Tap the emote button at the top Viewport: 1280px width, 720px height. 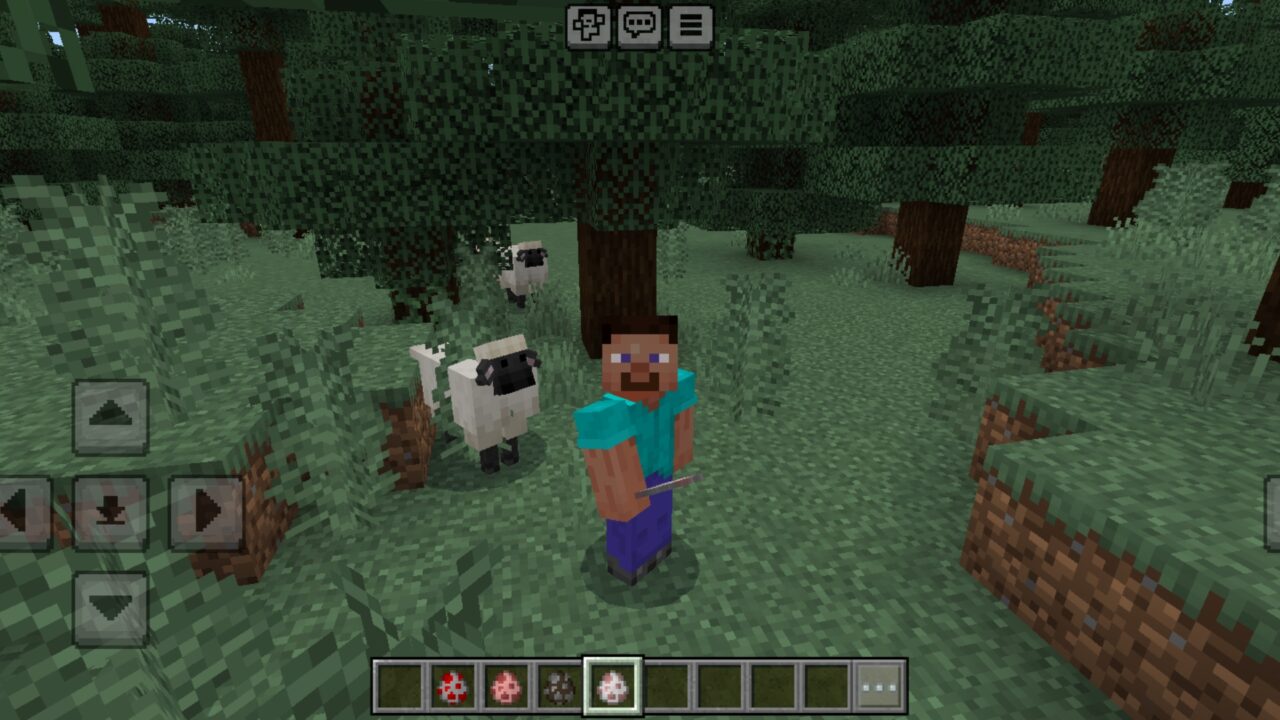coord(588,27)
